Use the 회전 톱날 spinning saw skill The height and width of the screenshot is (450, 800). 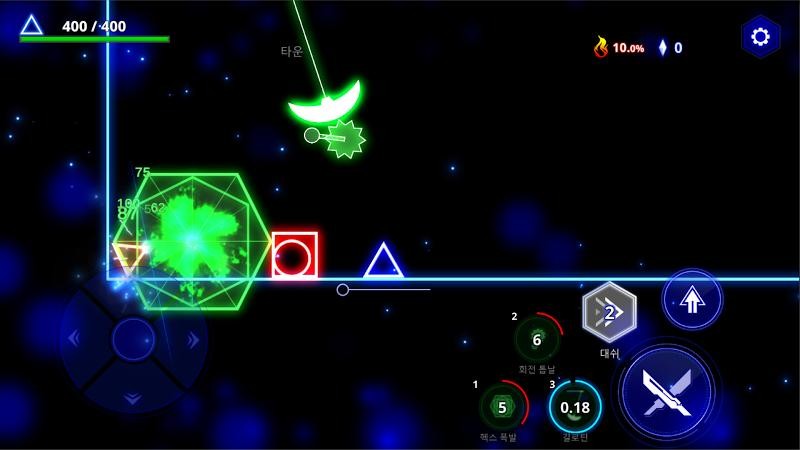pyautogui.click(x=537, y=339)
